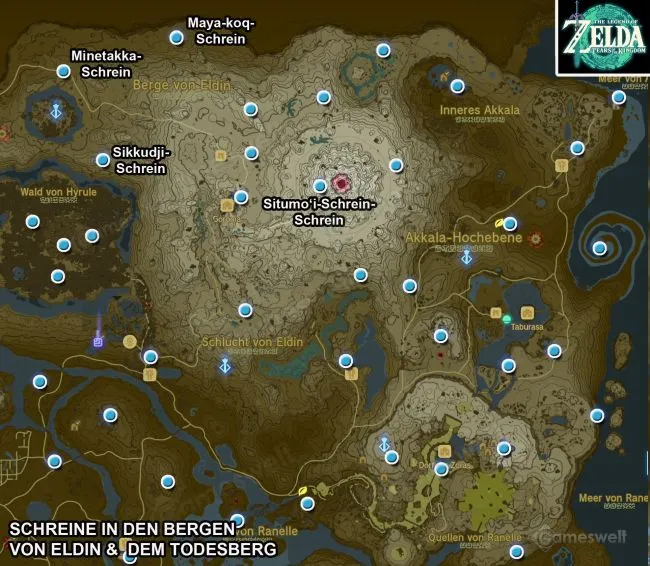Select the tower icon above Wald von Hyrule
The height and width of the screenshot is (566, 650).
coord(57,110)
